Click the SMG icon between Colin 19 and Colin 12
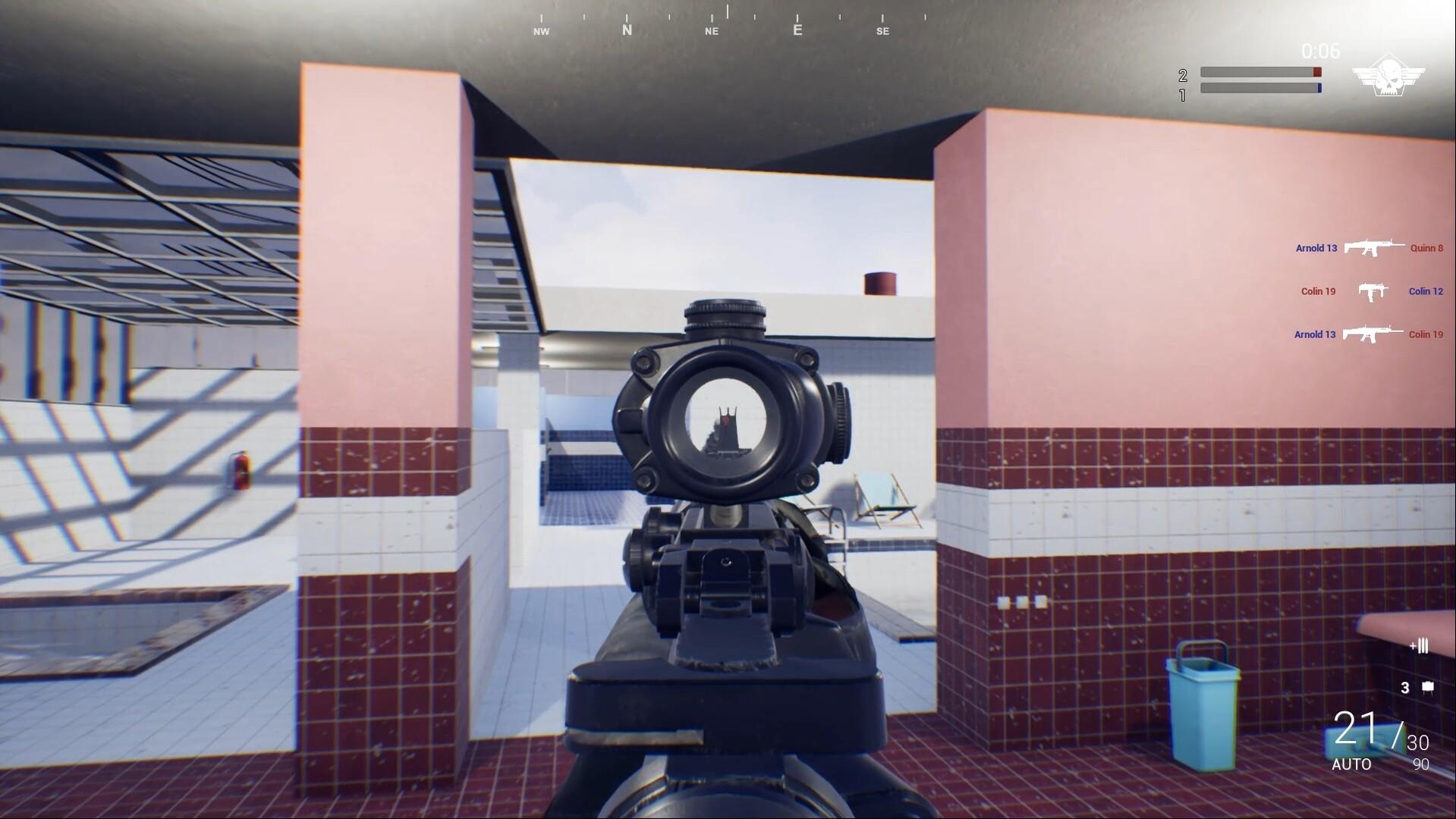1456x819 pixels. pyautogui.click(x=1375, y=291)
